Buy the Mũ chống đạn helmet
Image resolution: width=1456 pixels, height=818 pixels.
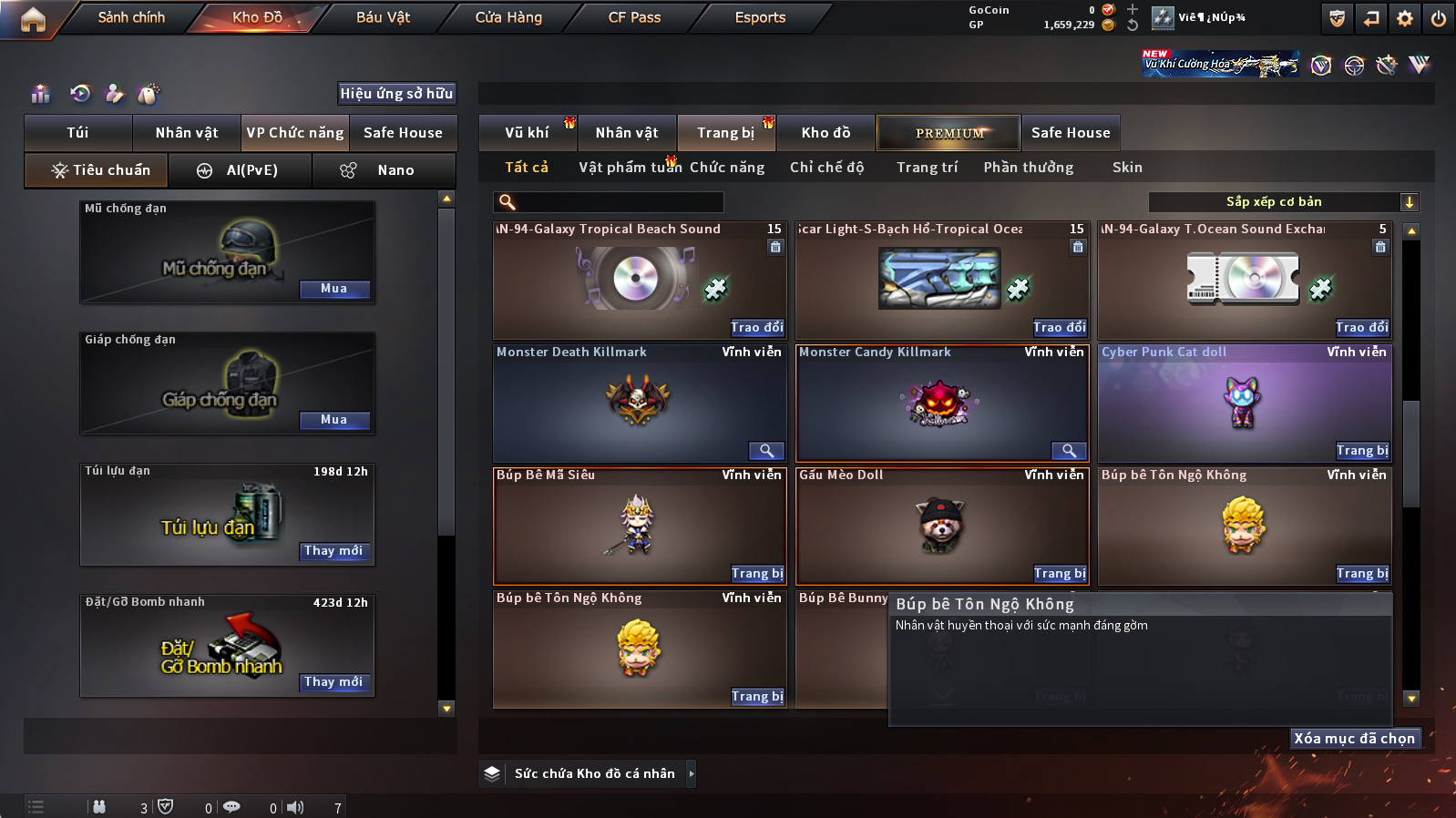pyautogui.click(x=333, y=289)
